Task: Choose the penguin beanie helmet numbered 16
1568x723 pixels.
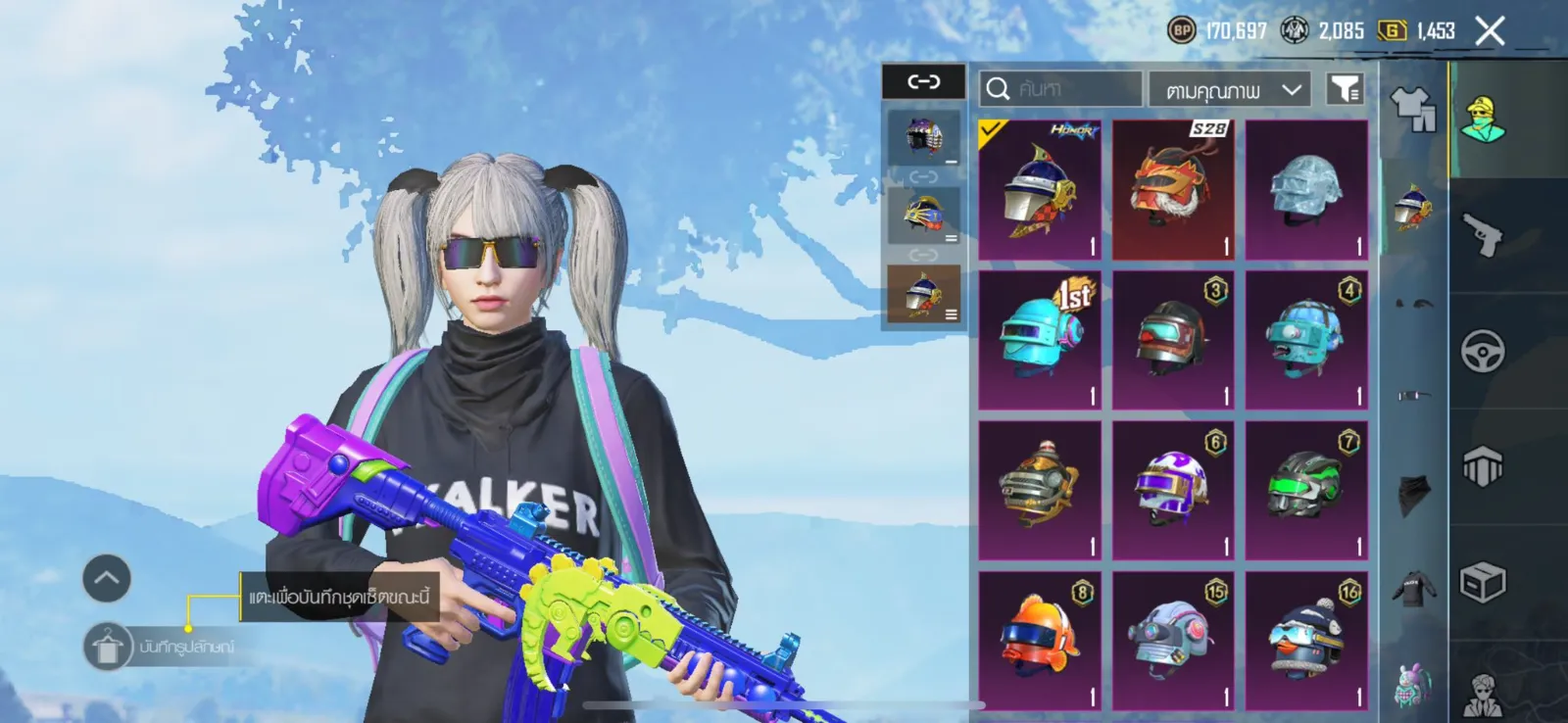Action: 1306,640
